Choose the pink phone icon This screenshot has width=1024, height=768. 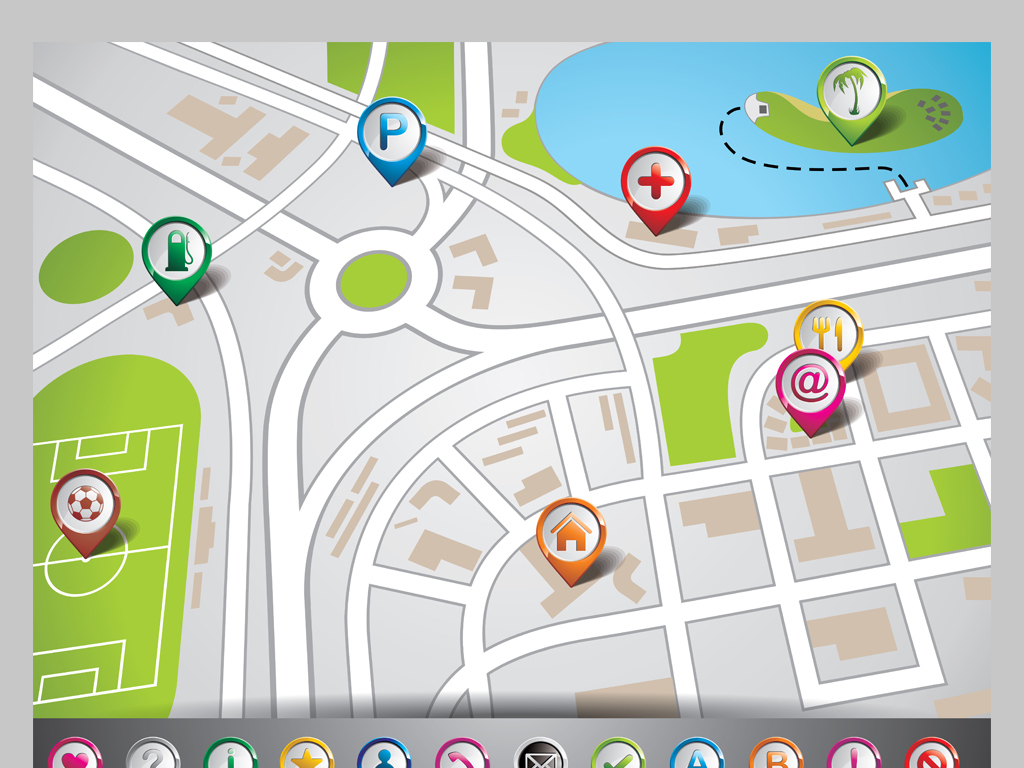click(463, 757)
